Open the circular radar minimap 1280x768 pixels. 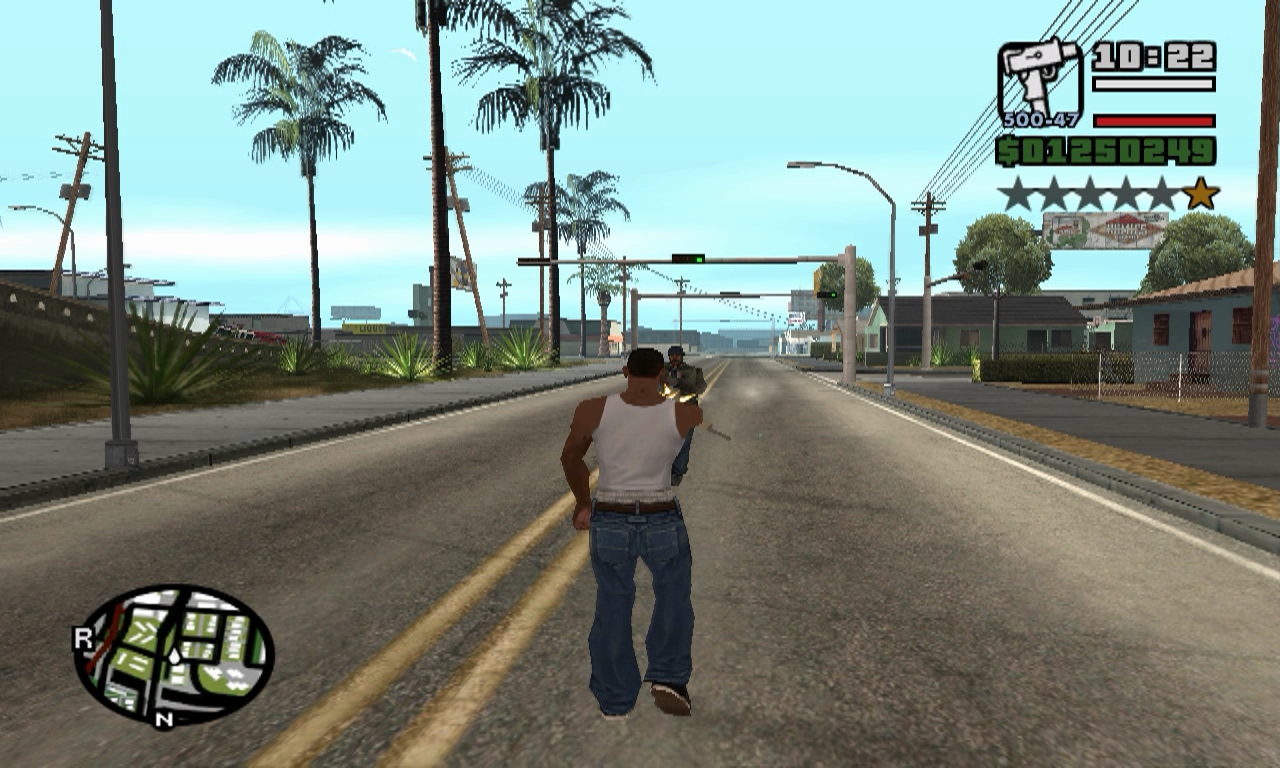(174, 655)
